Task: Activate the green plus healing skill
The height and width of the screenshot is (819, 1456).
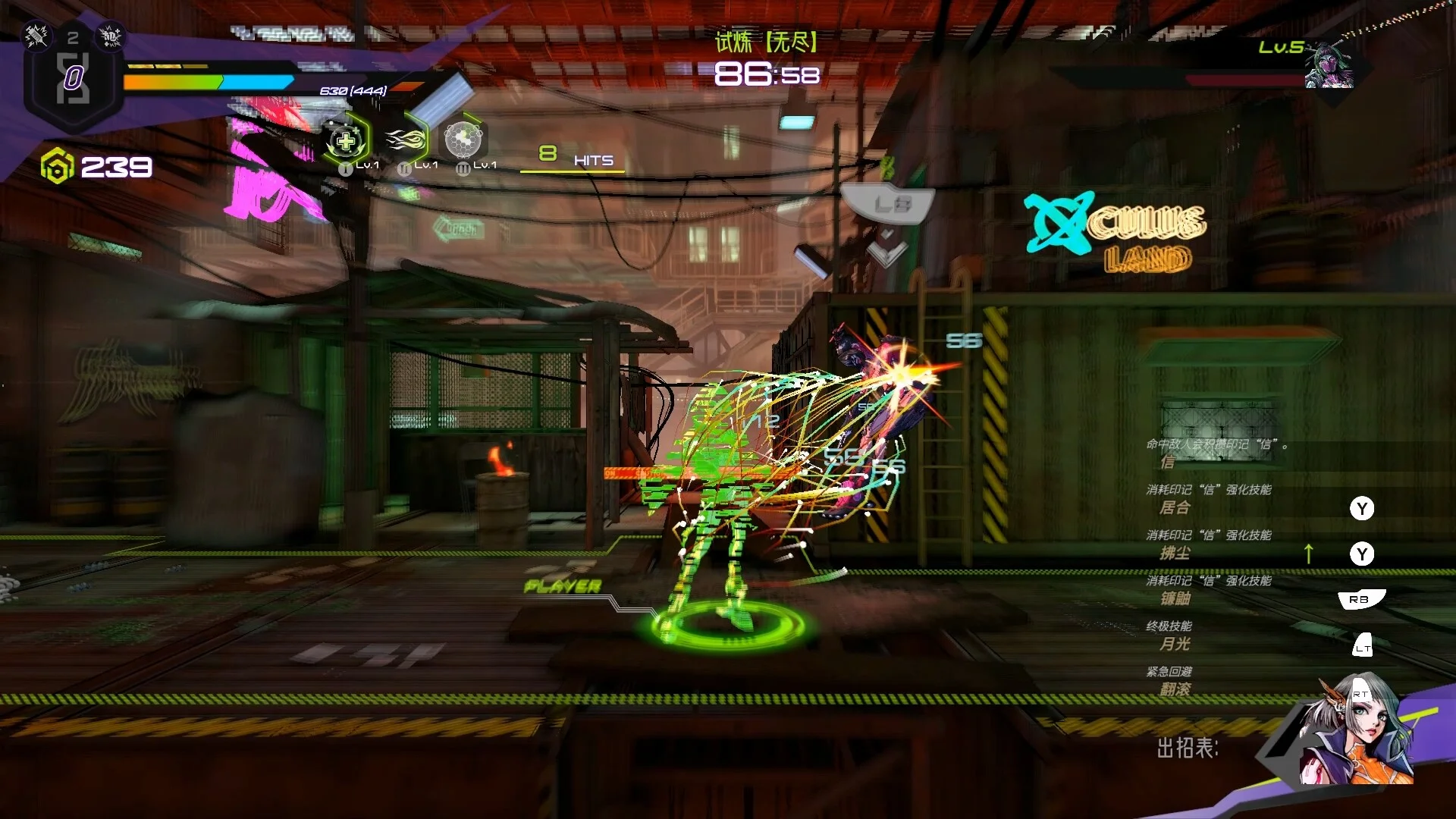Action: [346, 141]
